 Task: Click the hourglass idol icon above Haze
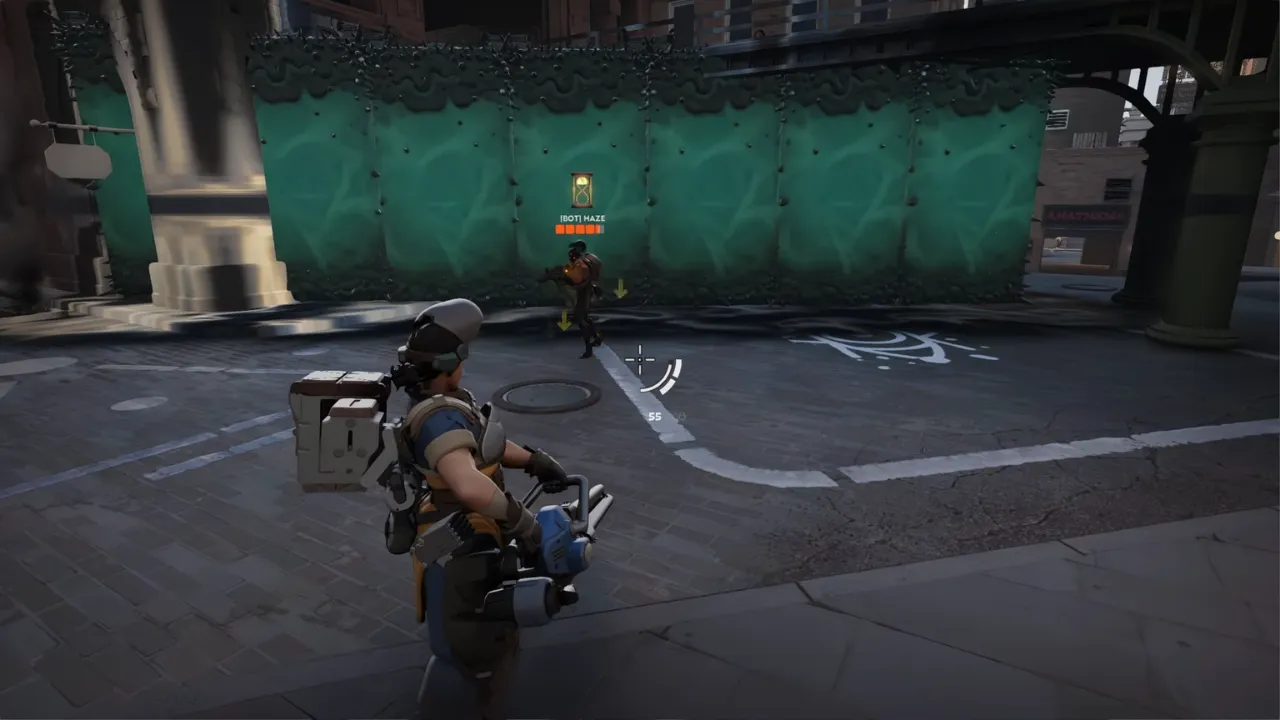pyautogui.click(x=582, y=190)
